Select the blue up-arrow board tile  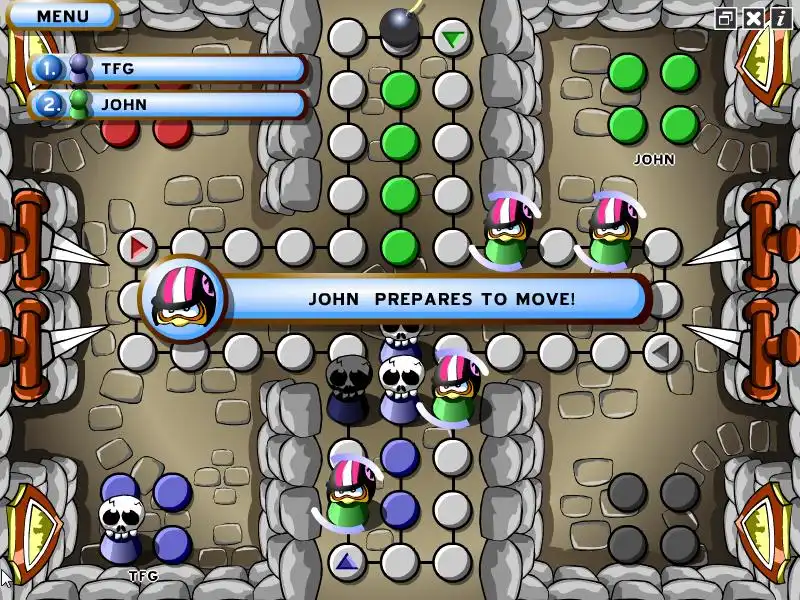pyautogui.click(x=347, y=561)
